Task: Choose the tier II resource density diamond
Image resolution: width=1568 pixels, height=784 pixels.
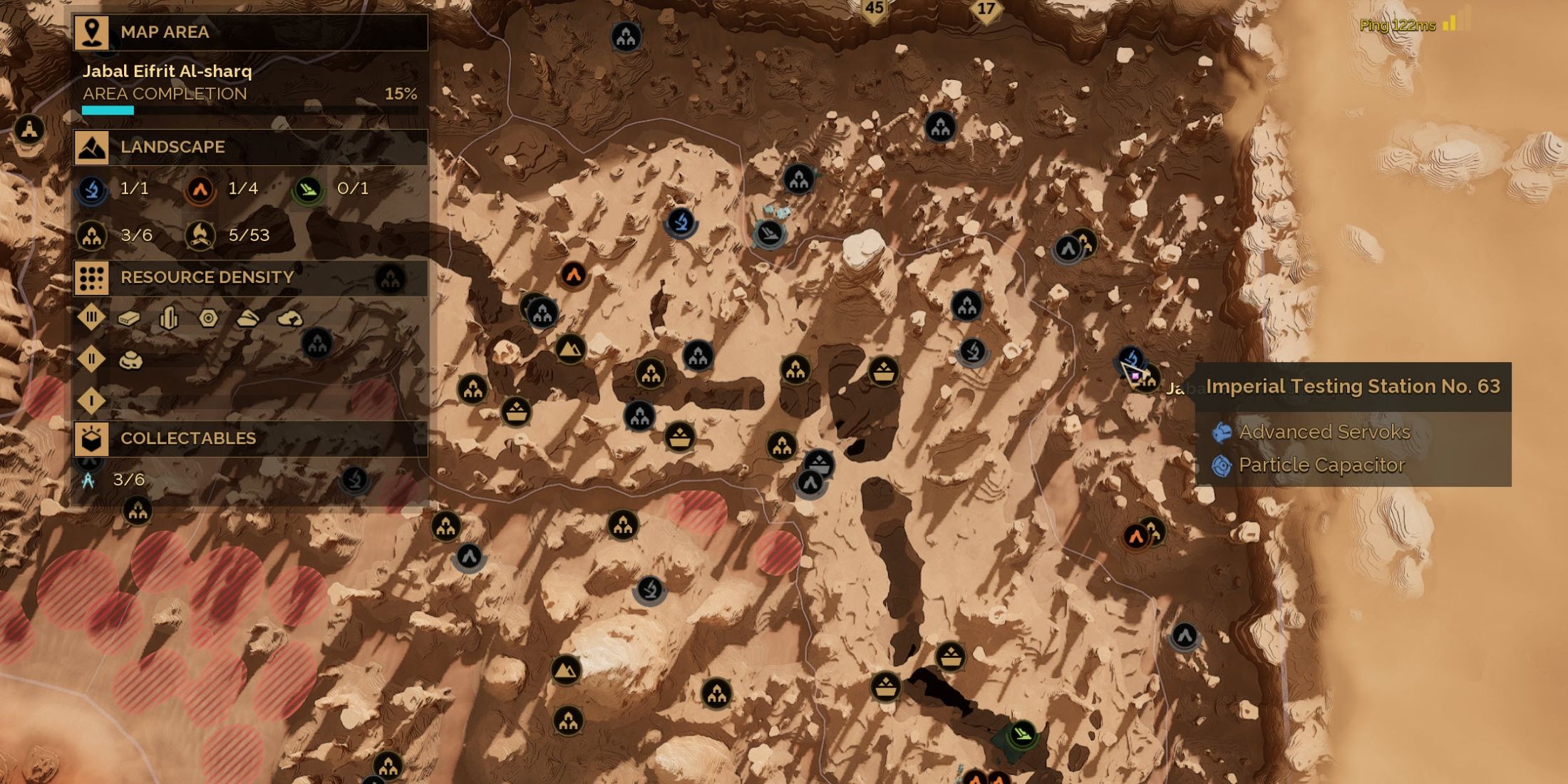Action: tap(91, 359)
